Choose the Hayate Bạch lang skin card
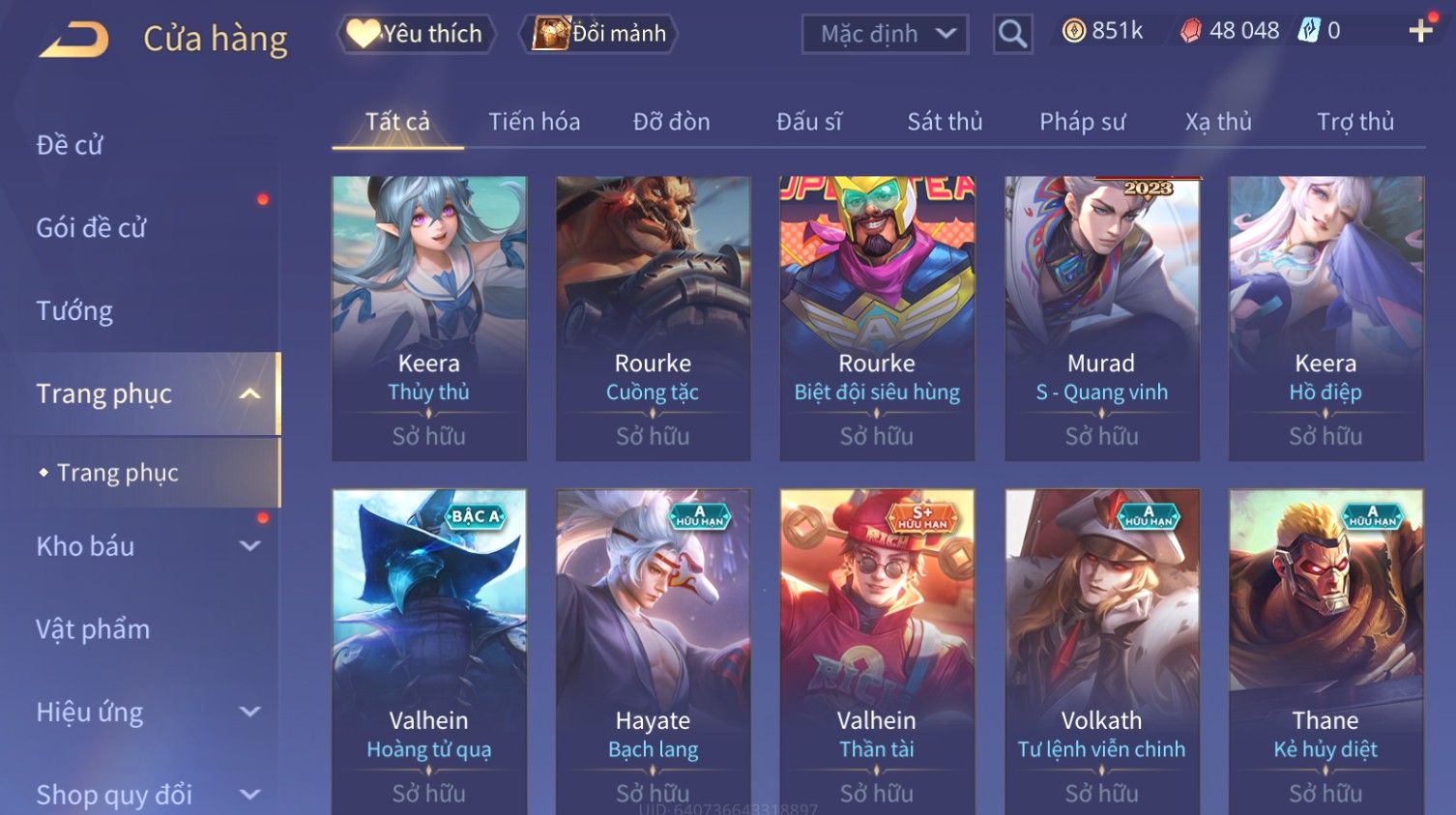Image resolution: width=1456 pixels, height=815 pixels. 653,648
